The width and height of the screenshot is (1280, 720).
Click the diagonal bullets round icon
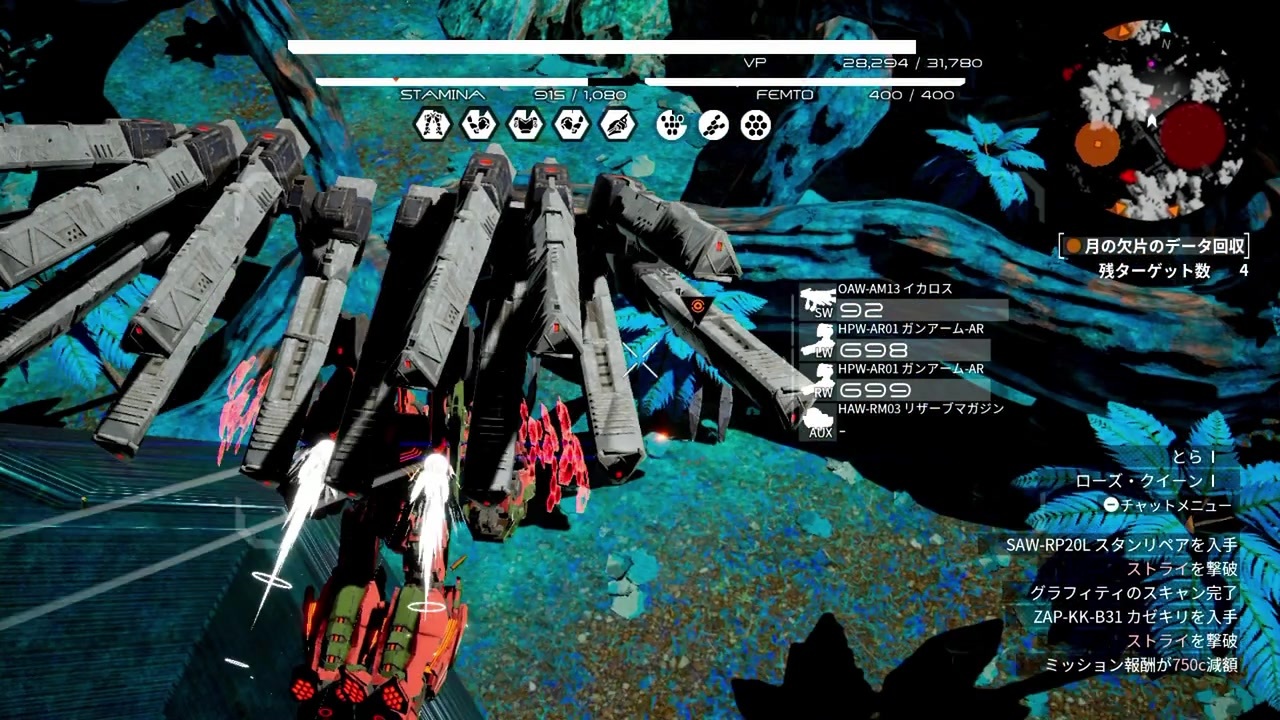714,124
